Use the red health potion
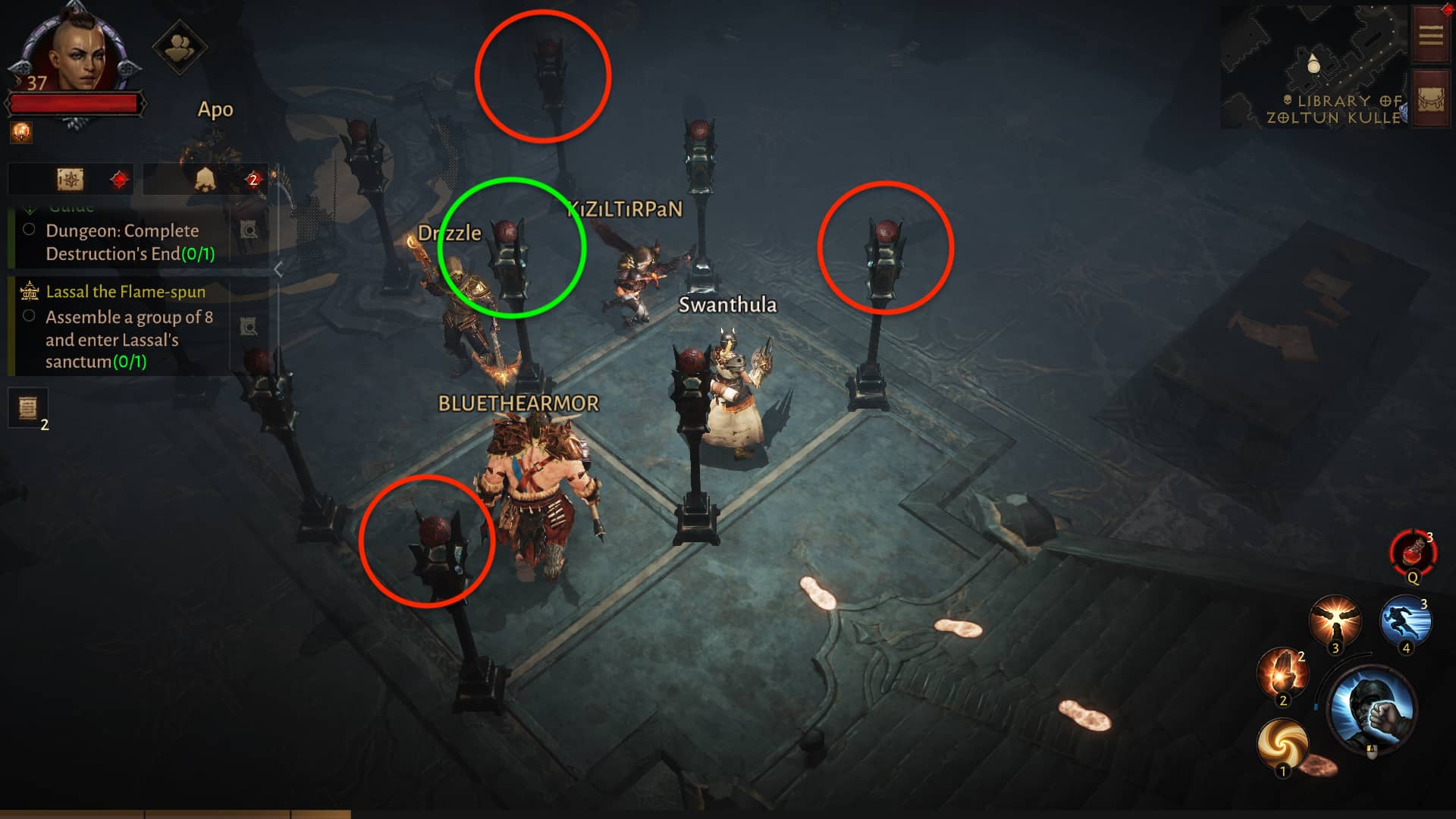The width and height of the screenshot is (1456, 819). [1413, 554]
